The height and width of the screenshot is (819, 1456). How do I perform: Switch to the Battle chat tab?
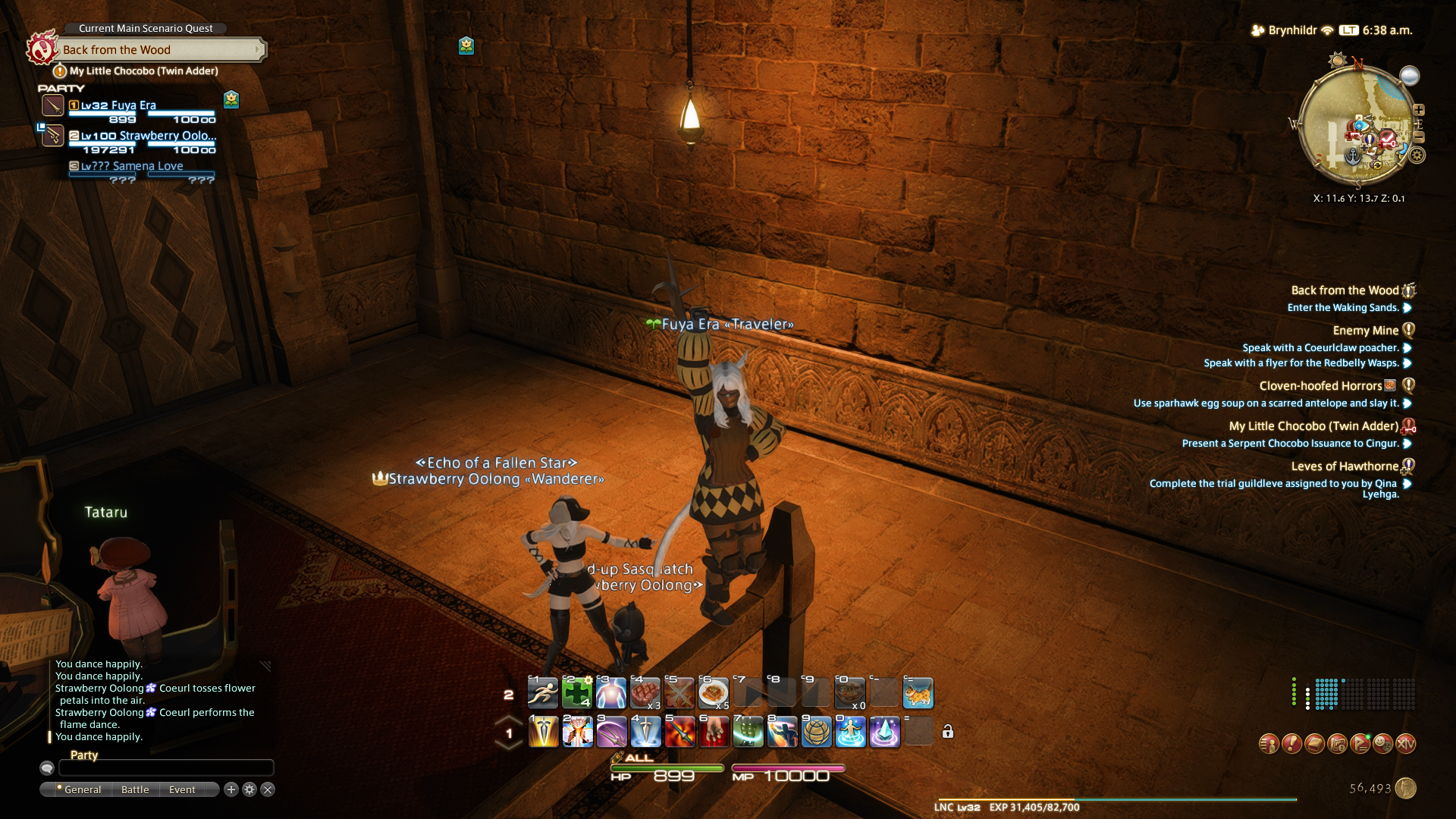[135, 789]
